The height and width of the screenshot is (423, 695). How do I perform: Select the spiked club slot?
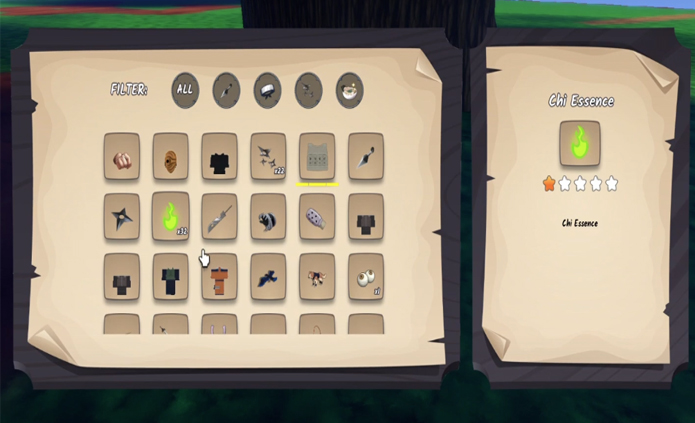(x=317, y=216)
